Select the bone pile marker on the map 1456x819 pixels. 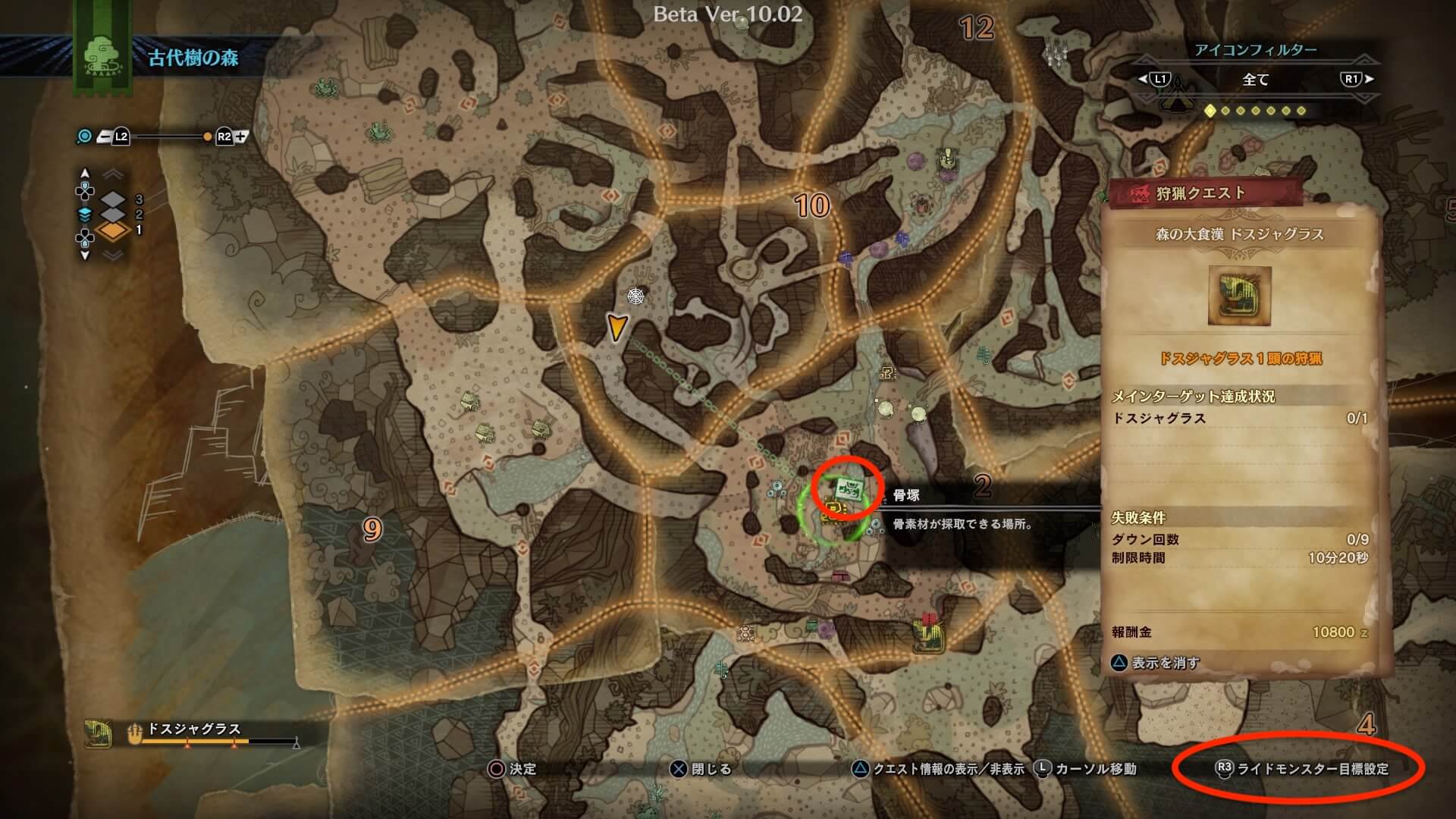(848, 490)
